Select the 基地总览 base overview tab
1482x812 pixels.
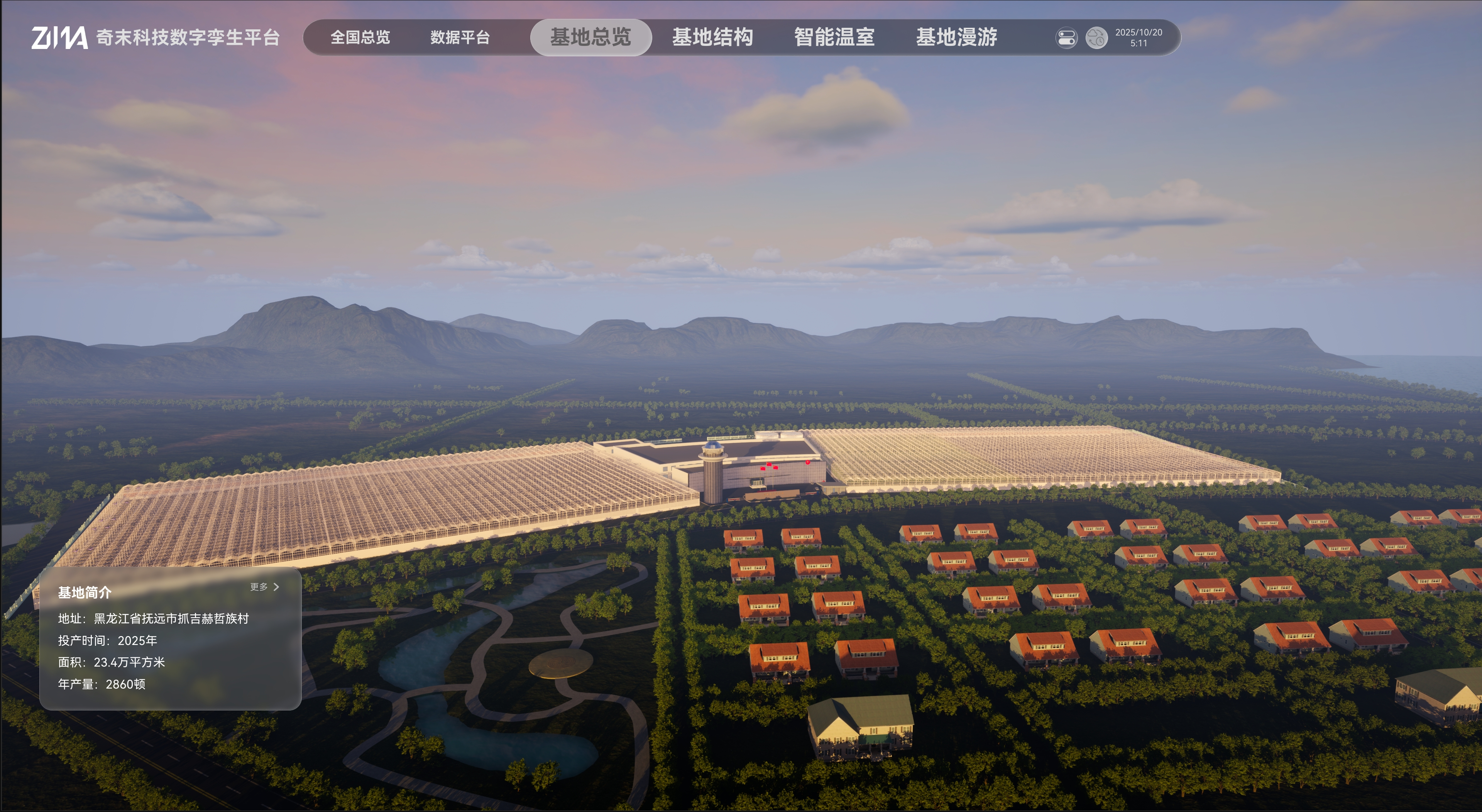point(590,38)
